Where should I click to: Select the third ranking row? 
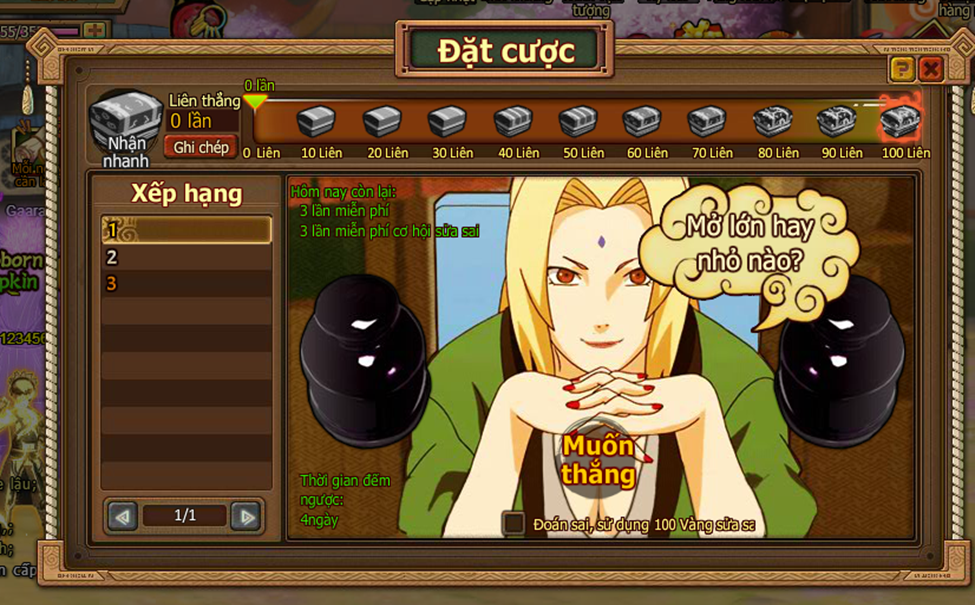tap(186, 284)
